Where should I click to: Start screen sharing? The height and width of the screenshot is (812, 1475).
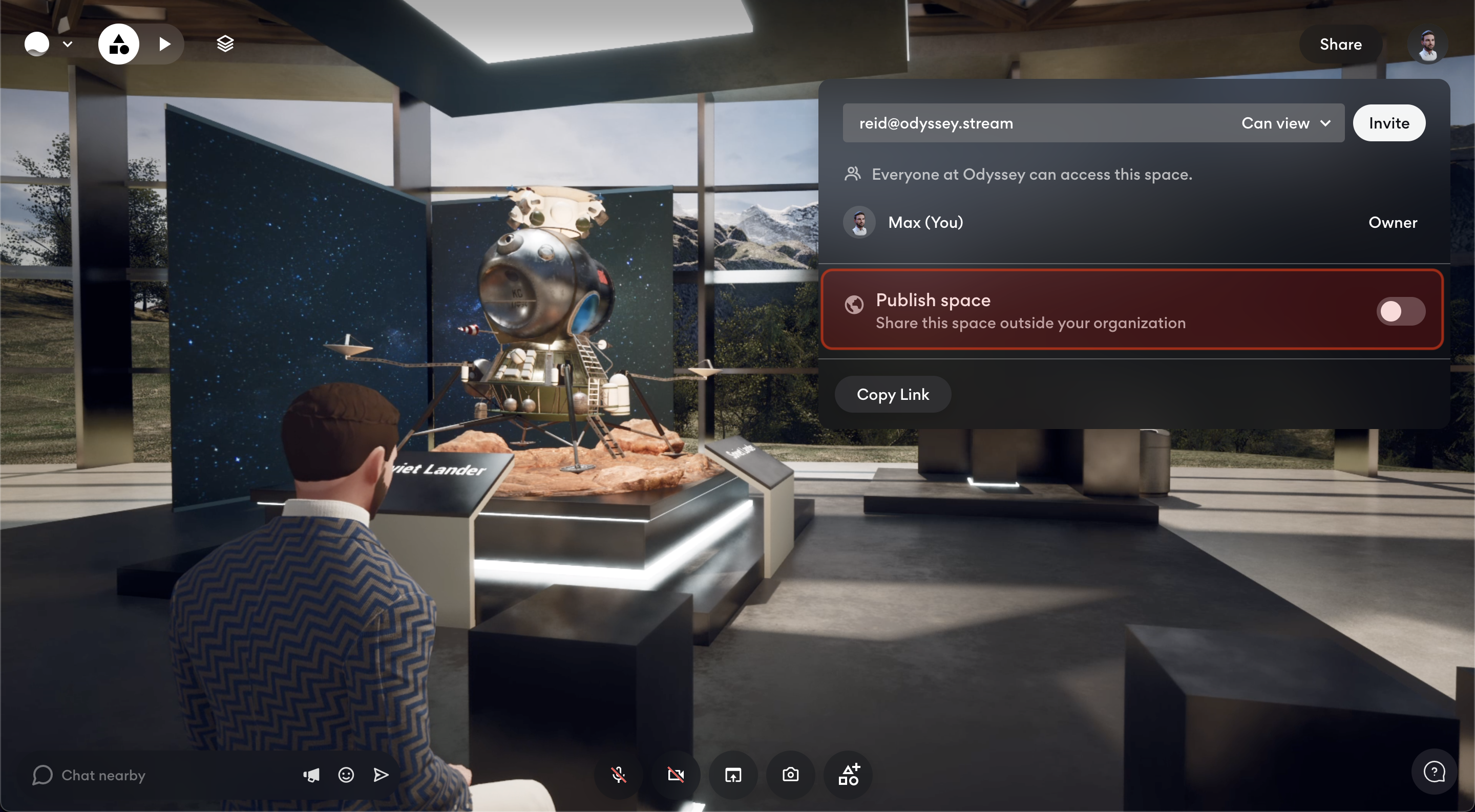(733, 775)
